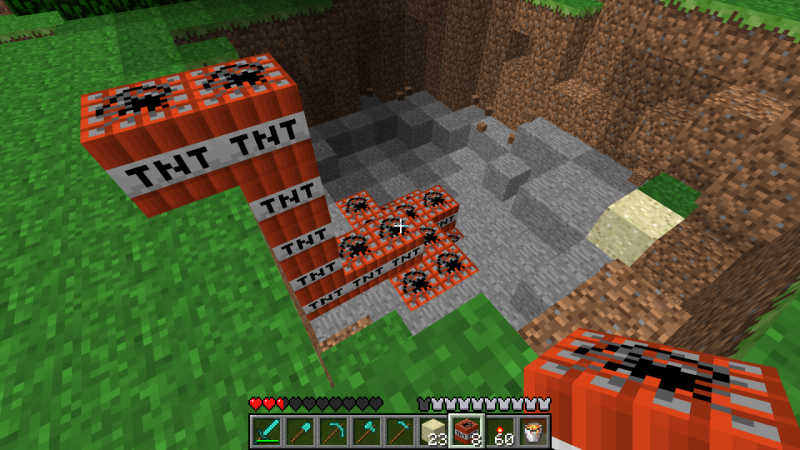Select the lava bucket slot
800x450 pixels.
click(532, 430)
